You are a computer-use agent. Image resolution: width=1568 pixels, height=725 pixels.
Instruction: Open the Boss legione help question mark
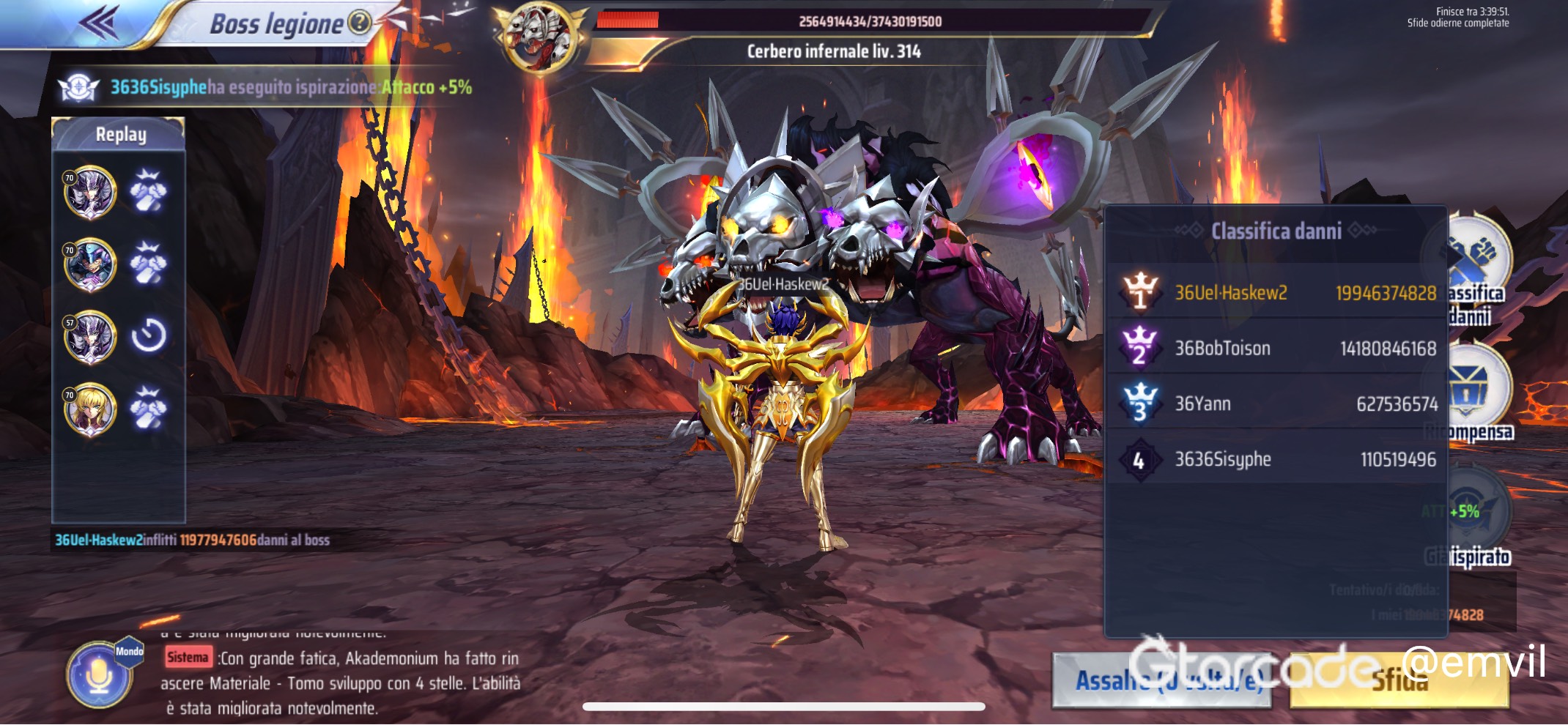point(359,23)
